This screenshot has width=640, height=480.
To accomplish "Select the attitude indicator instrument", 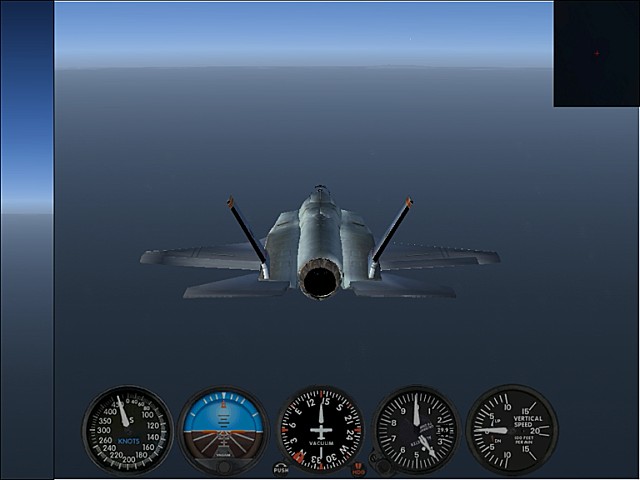I will point(223,430).
